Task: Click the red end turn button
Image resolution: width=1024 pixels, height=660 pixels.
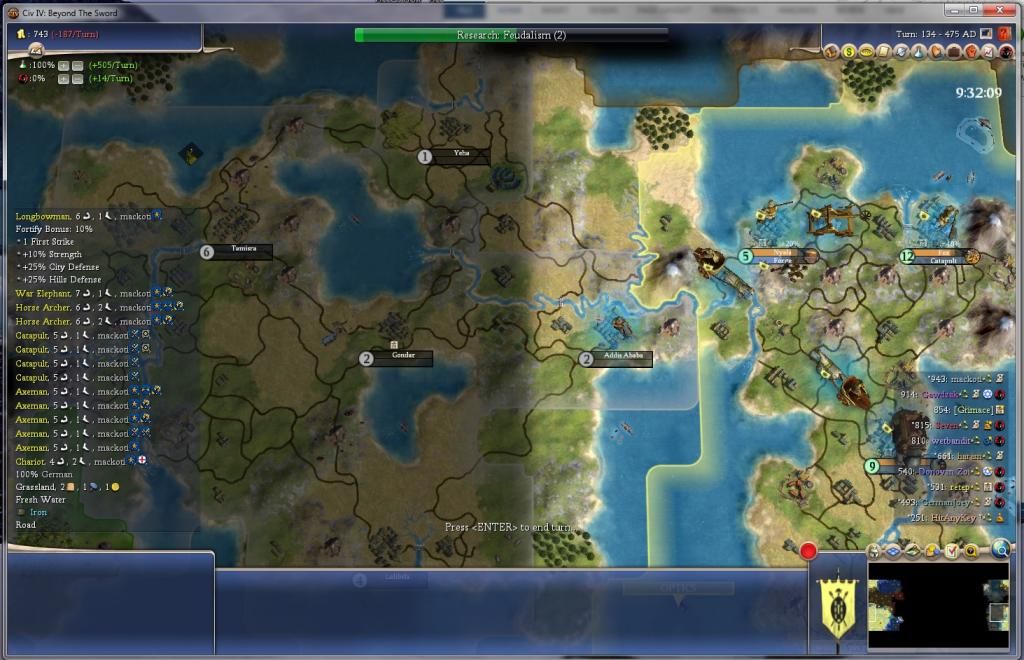Action: (x=809, y=550)
